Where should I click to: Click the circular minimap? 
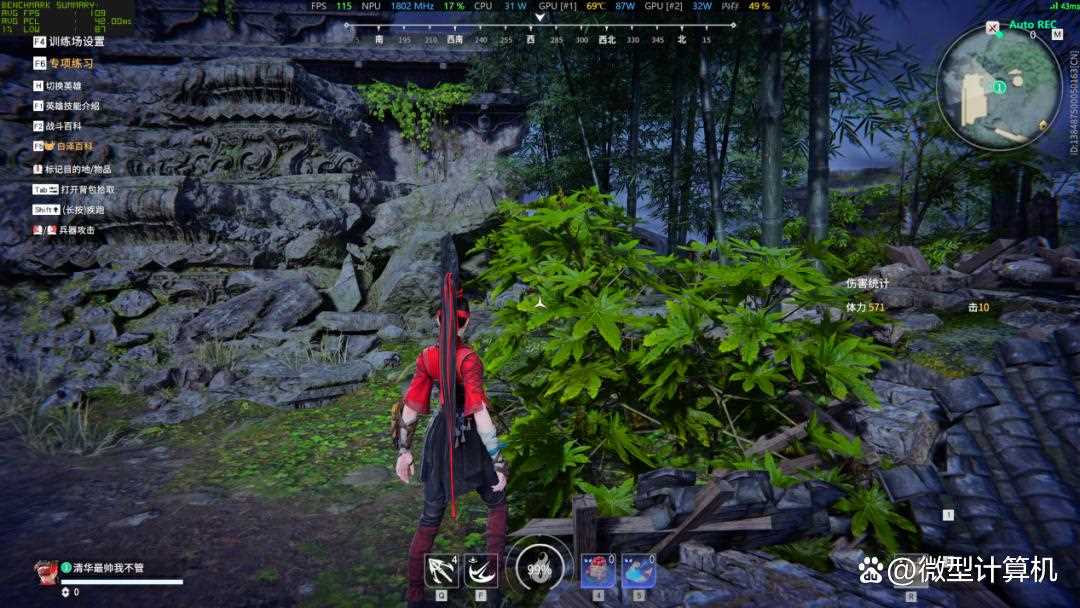point(998,86)
